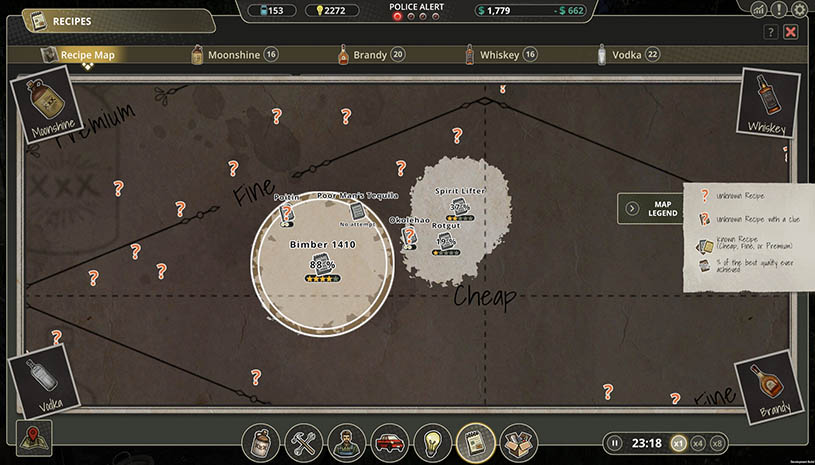Image resolution: width=815 pixels, height=465 pixels.
Task: Show the Vodka recipes tab
Action: coord(628,55)
